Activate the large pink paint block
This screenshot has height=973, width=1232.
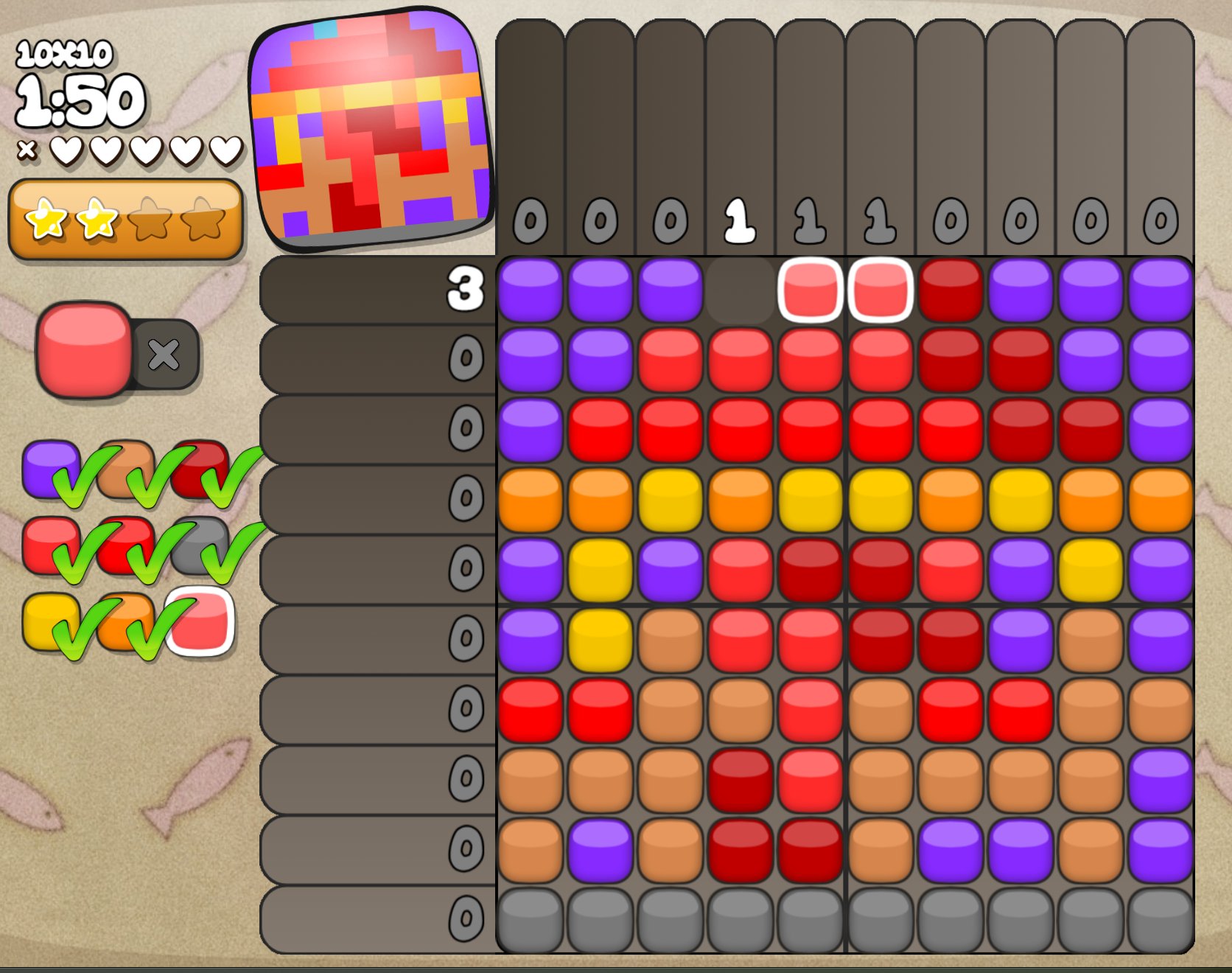(x=85, y=349)
